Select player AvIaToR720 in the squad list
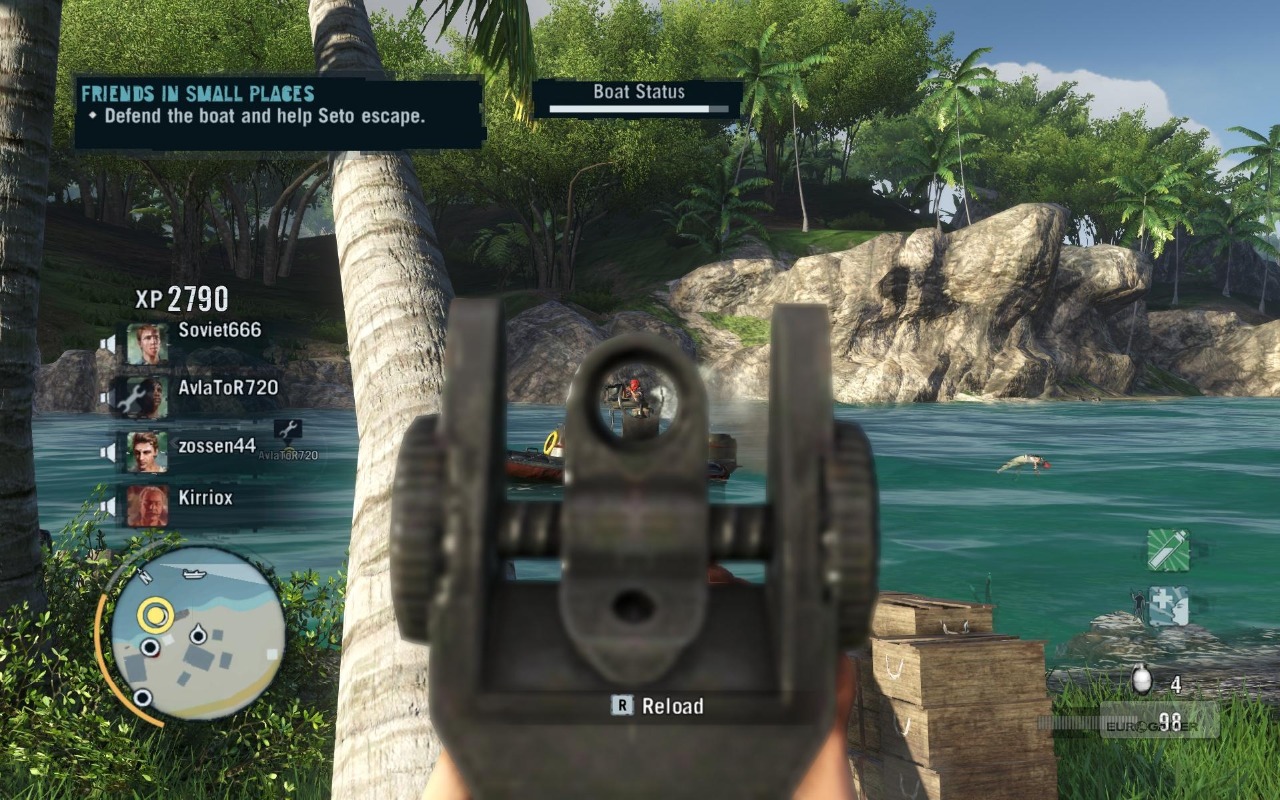The image size is (1280, 800). (x=227, y=389)
